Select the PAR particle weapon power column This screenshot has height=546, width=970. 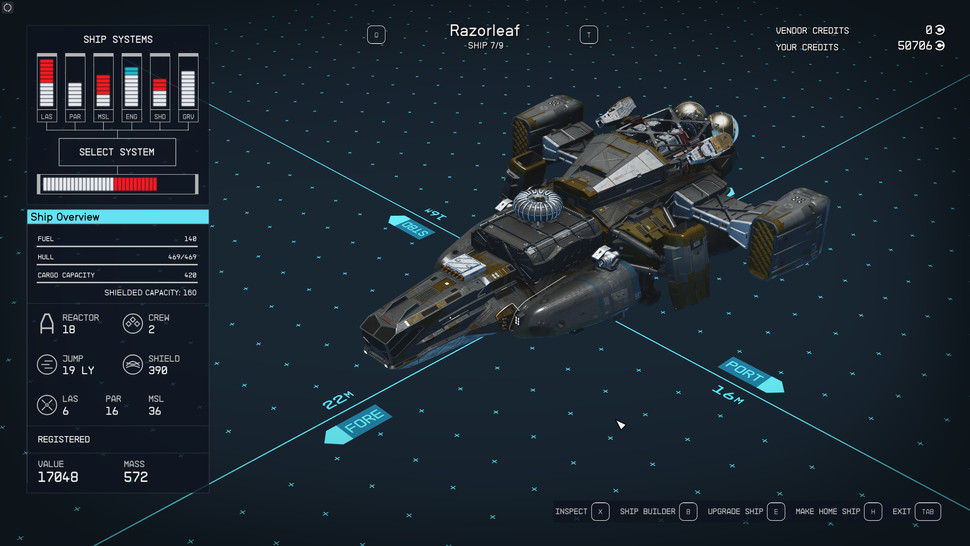click(x=74, y=84)
